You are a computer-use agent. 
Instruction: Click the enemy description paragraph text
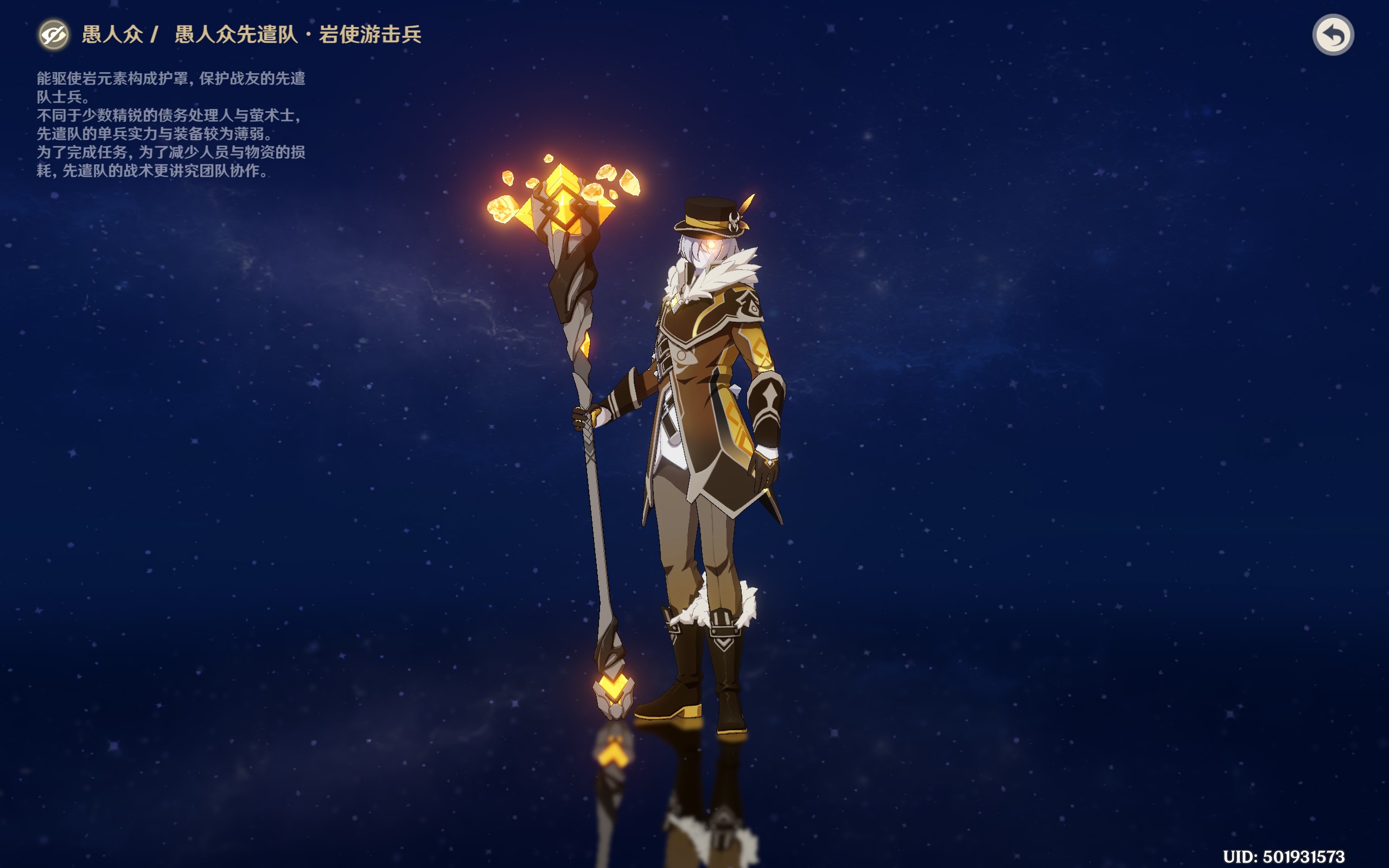click(x=172, y=126)
